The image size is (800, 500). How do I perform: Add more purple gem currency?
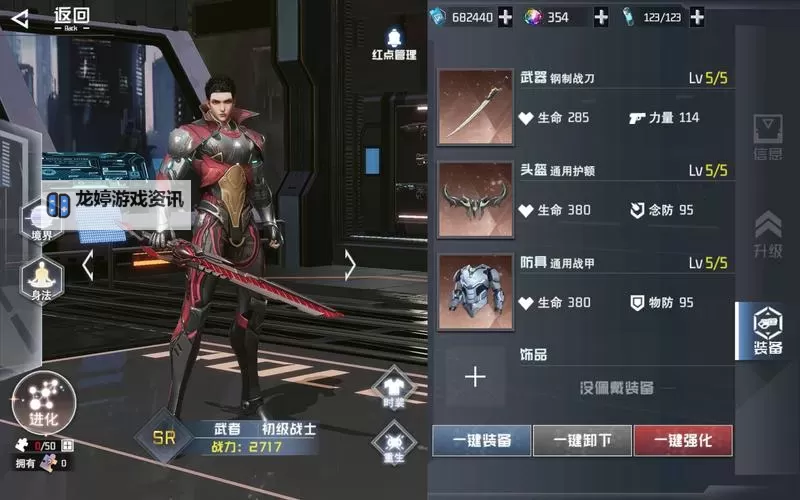601,17
